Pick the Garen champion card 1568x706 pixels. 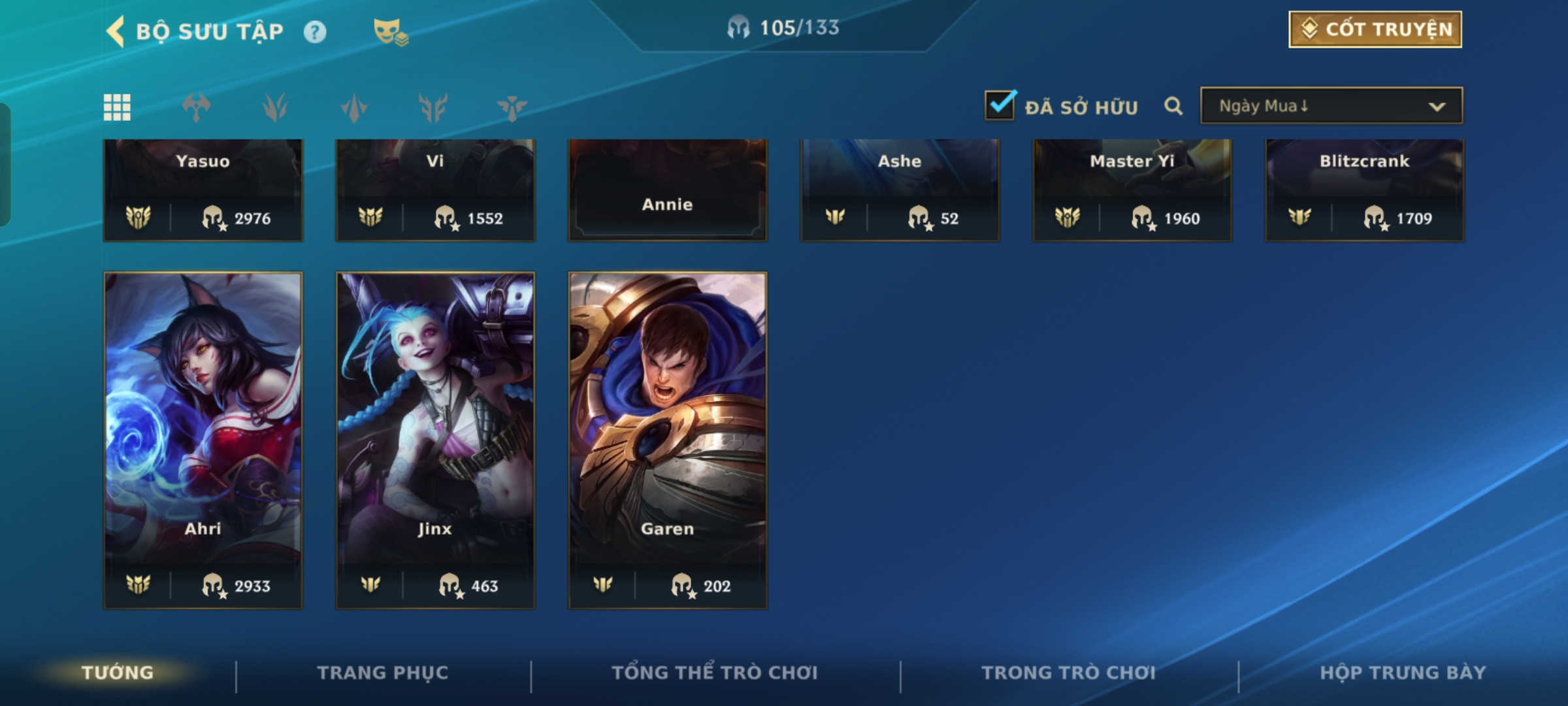pos(668,439)
